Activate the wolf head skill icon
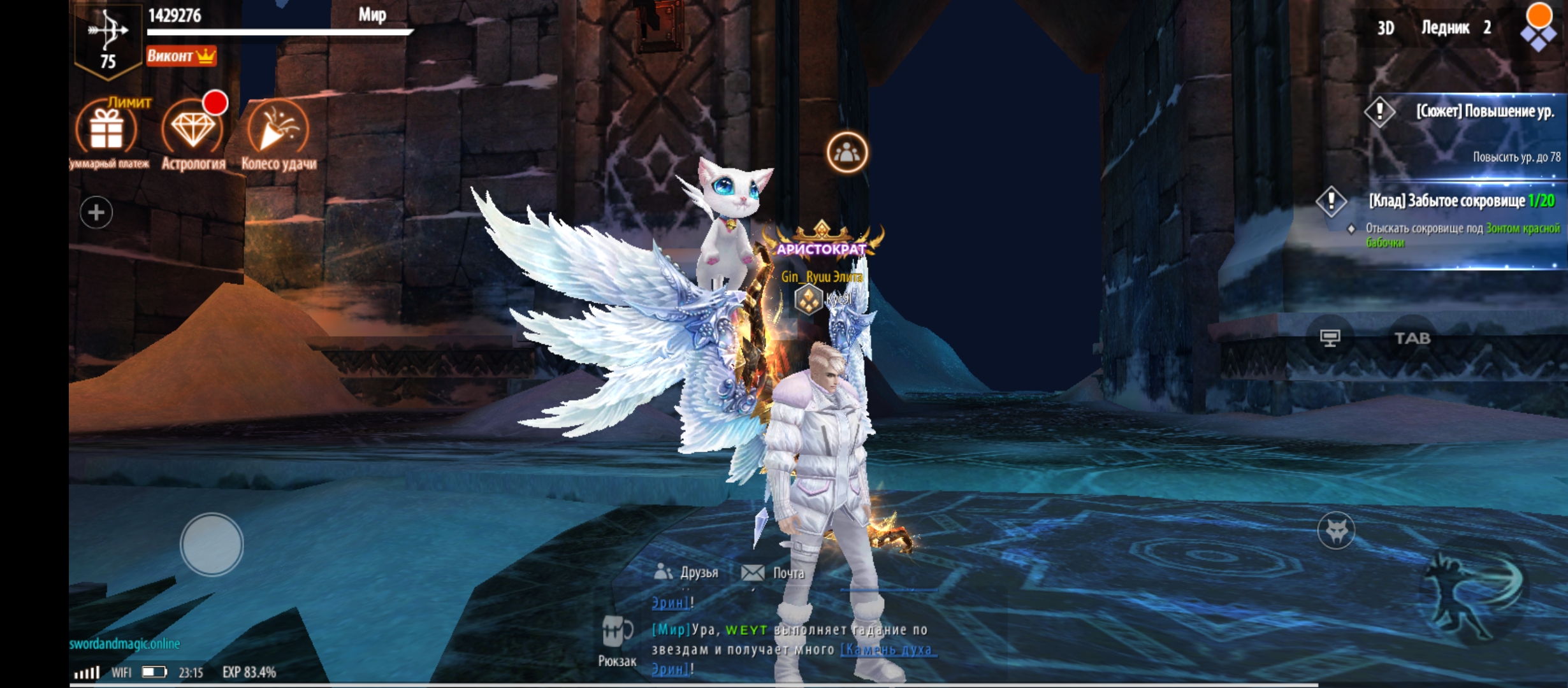 pyautogui.click(x=1336, y=530)
